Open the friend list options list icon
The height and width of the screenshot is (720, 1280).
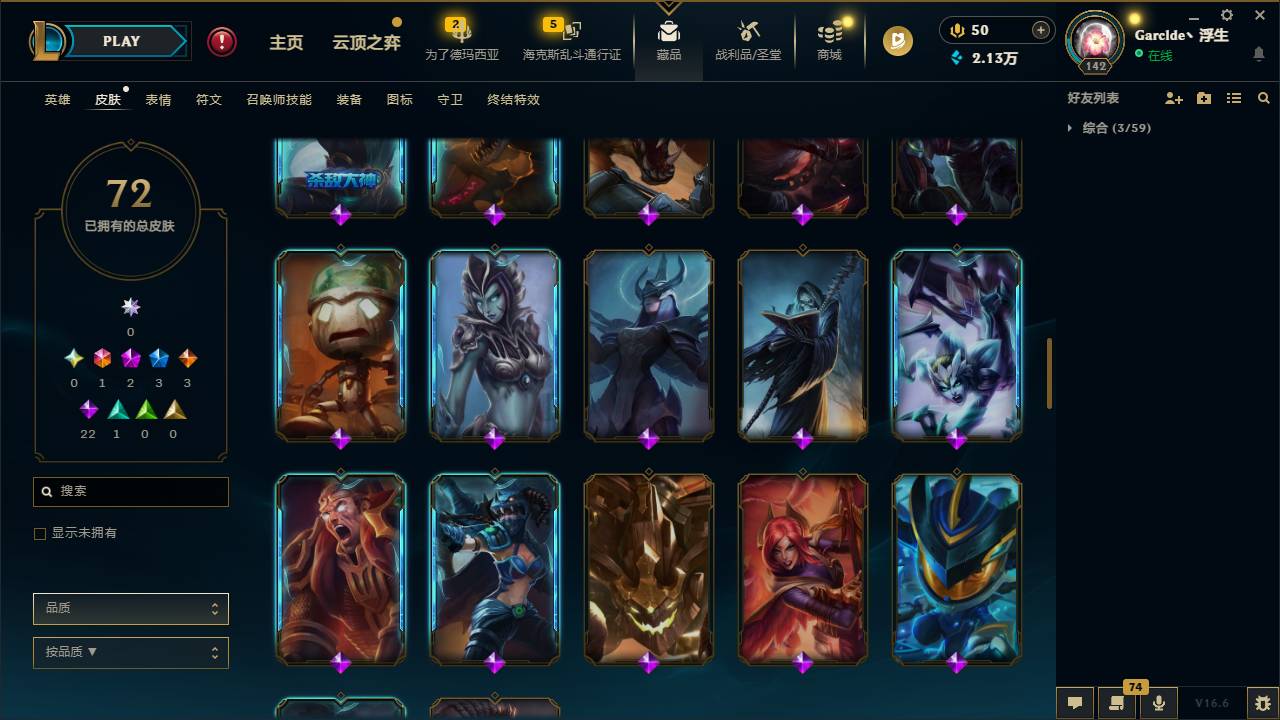[1234, 97]
